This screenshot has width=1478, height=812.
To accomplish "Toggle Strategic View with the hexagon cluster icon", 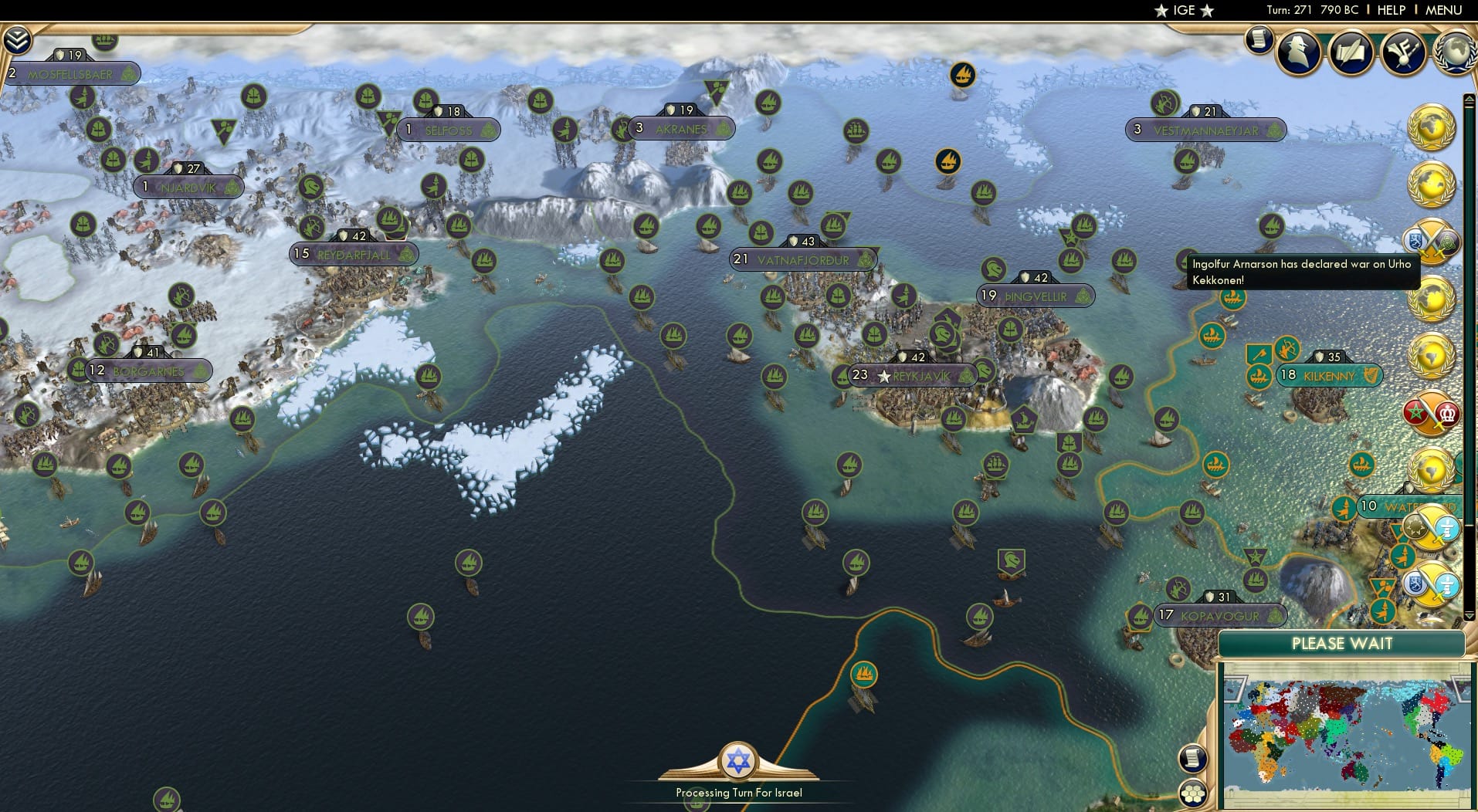I will [x=1194, y=793].
